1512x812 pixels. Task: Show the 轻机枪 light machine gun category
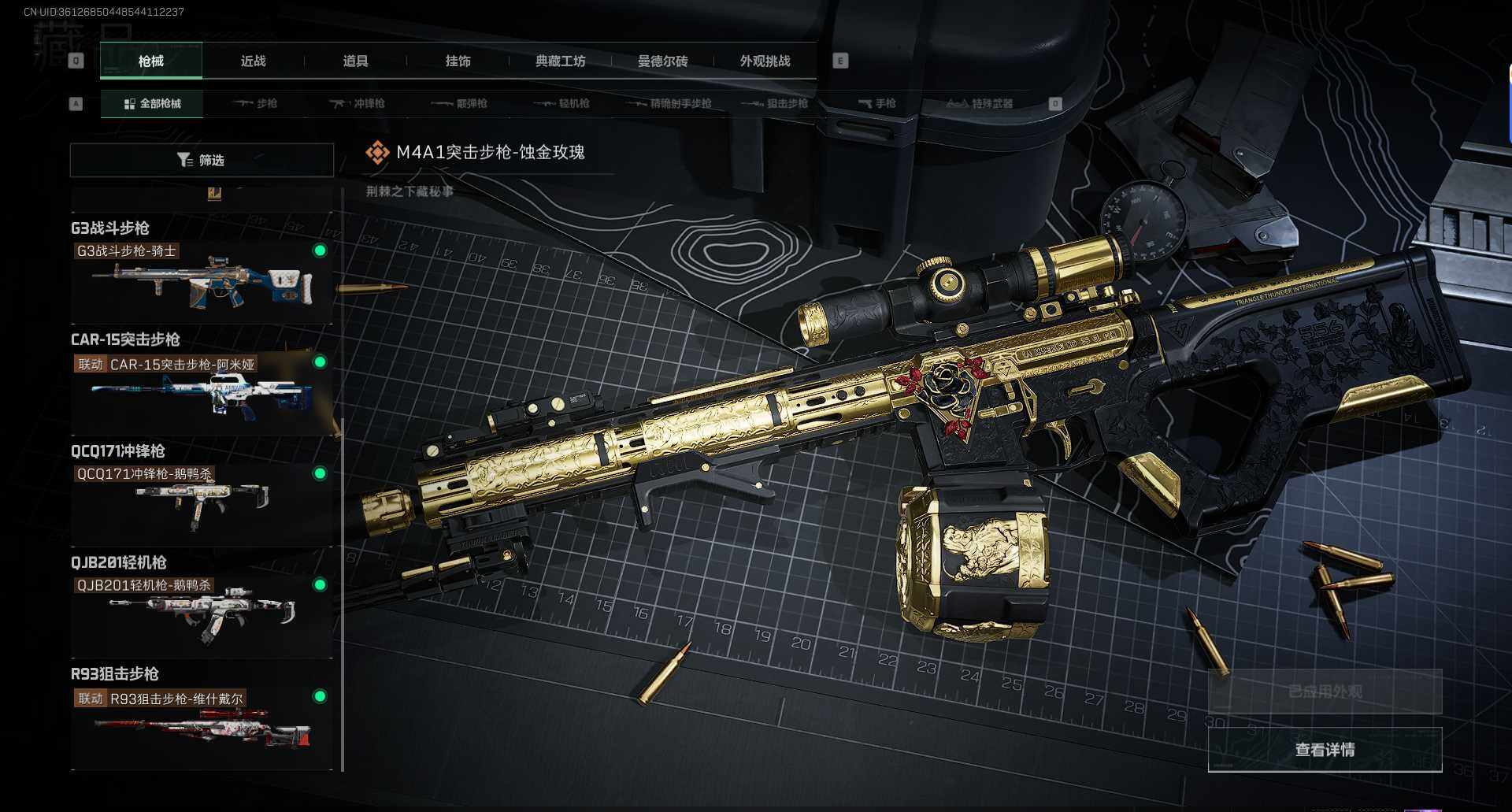[562, 104]
